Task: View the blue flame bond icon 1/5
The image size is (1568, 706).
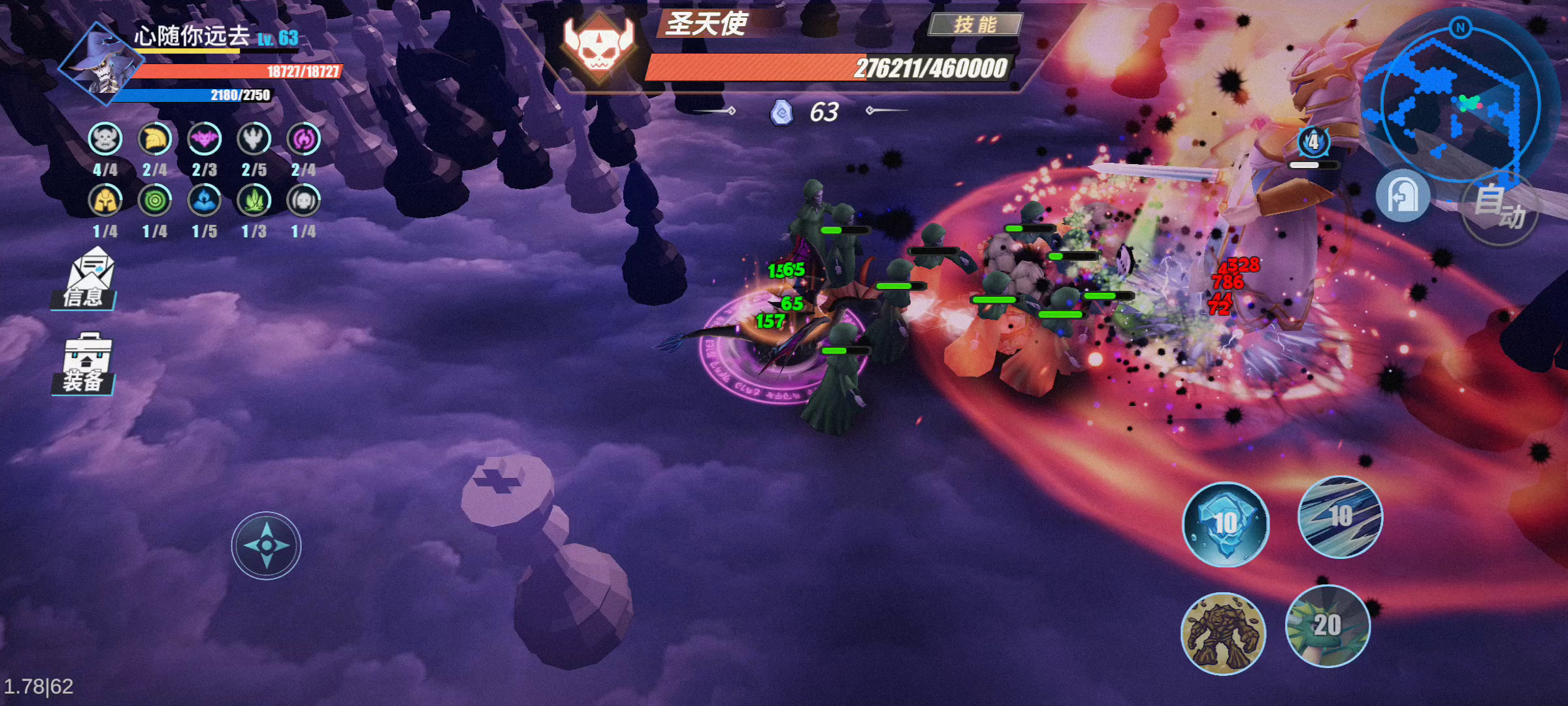Action: coord(204,201)
